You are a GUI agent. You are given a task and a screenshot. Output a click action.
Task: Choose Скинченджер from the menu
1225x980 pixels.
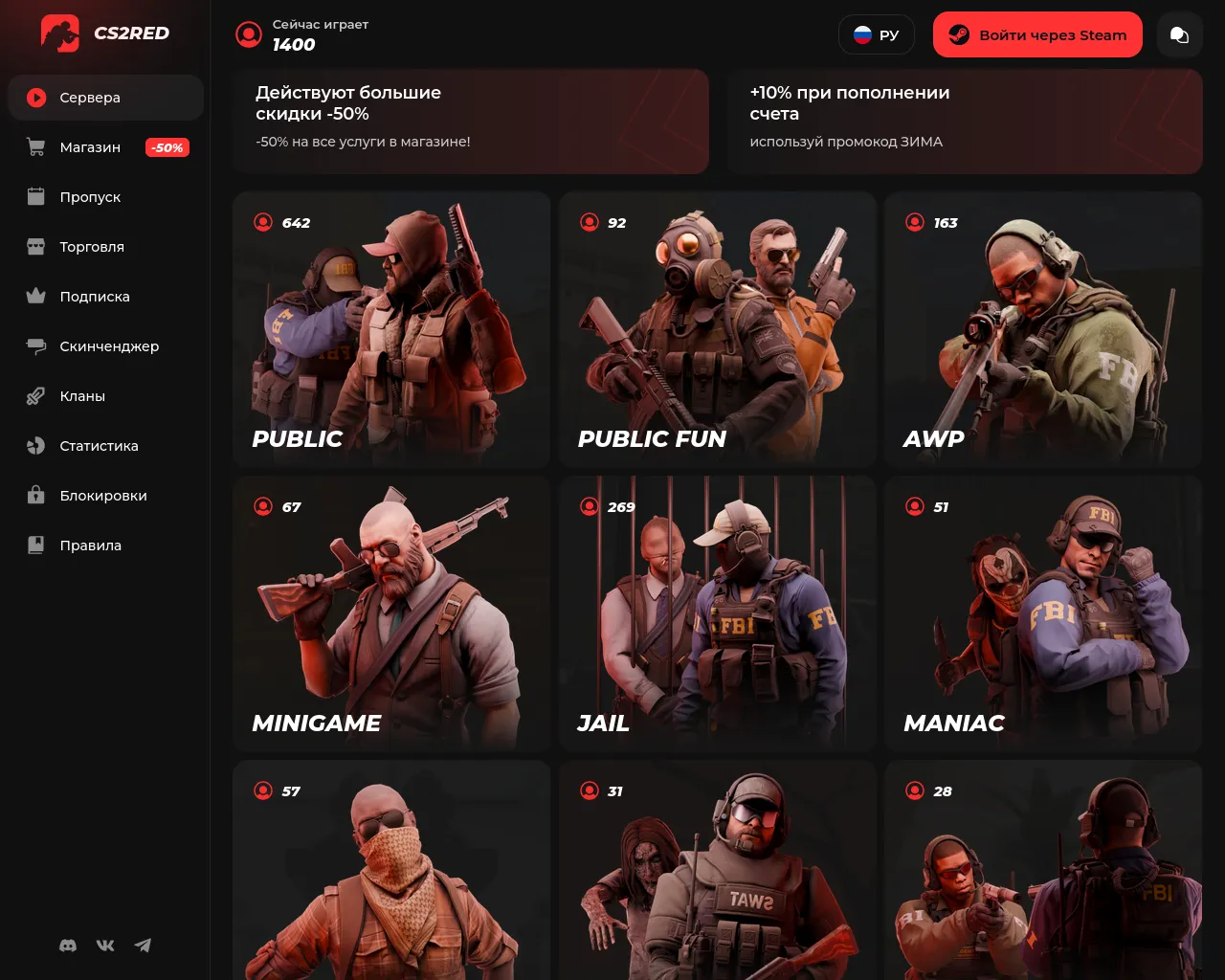coord(109,346)
